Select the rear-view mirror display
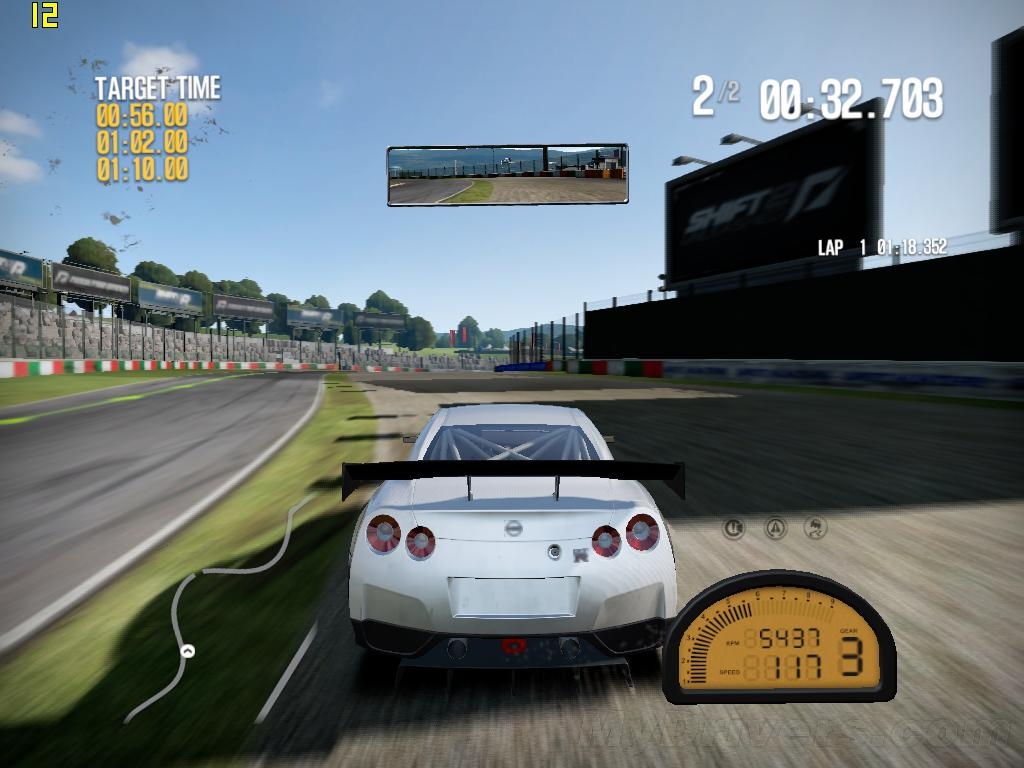 [x=508, y=175]
